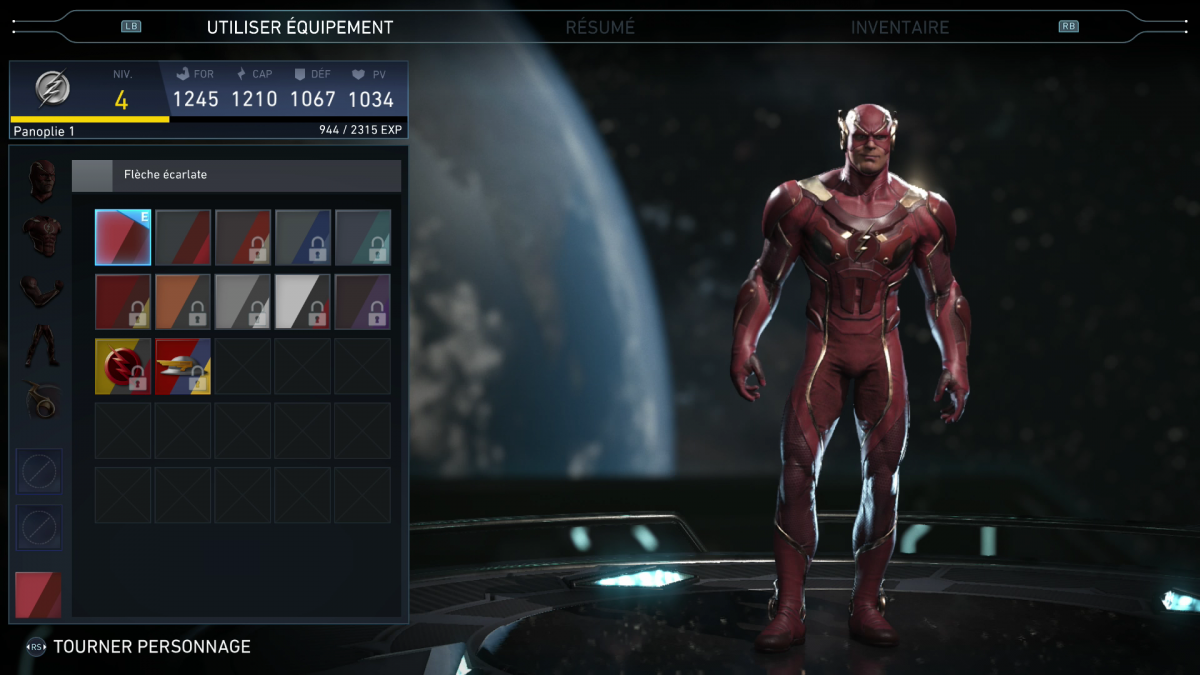Open the Inventaire tab
Screen dimensions: 1200x675
point(899,27)
